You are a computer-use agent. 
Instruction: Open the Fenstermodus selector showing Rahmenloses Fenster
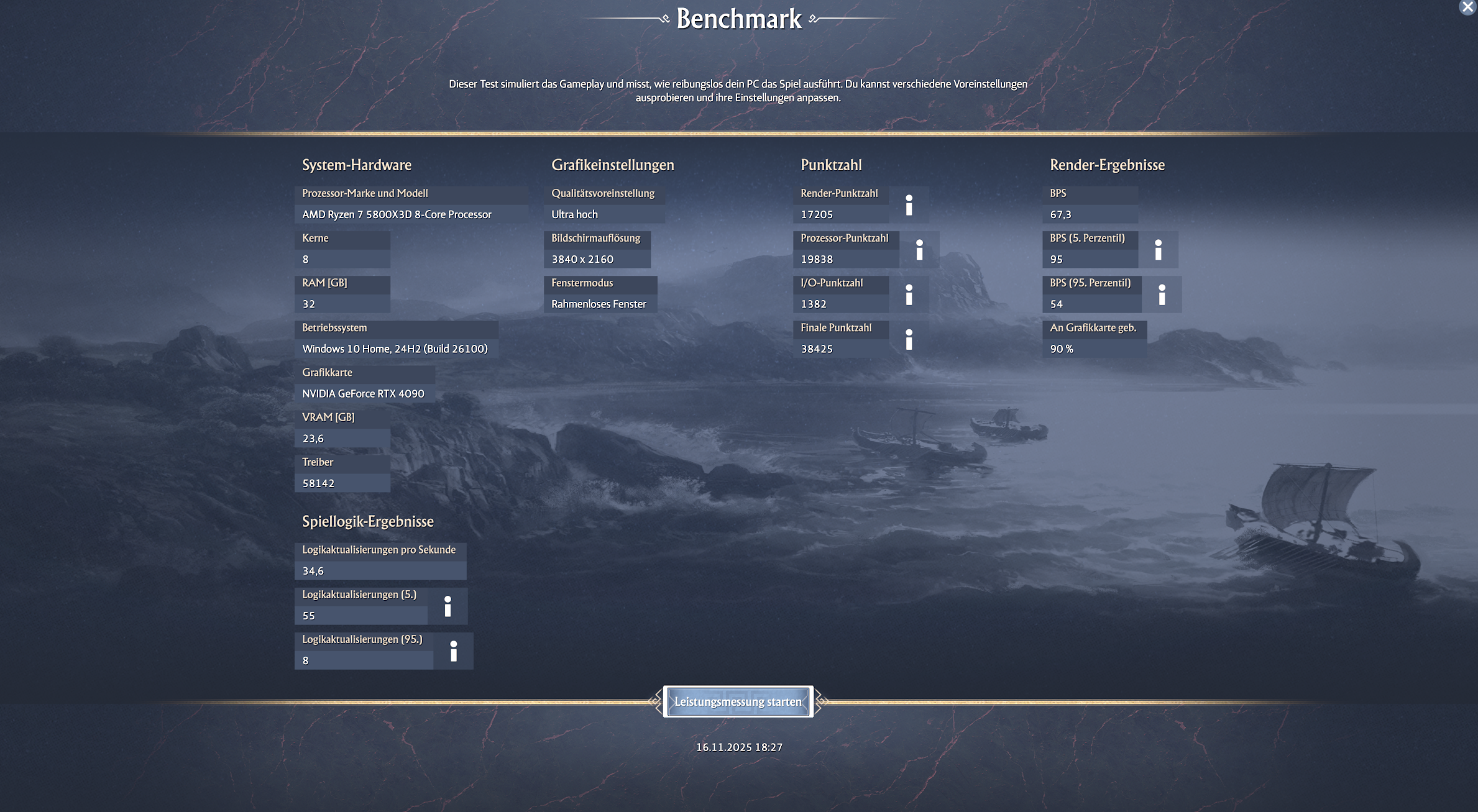click(599, 304)
